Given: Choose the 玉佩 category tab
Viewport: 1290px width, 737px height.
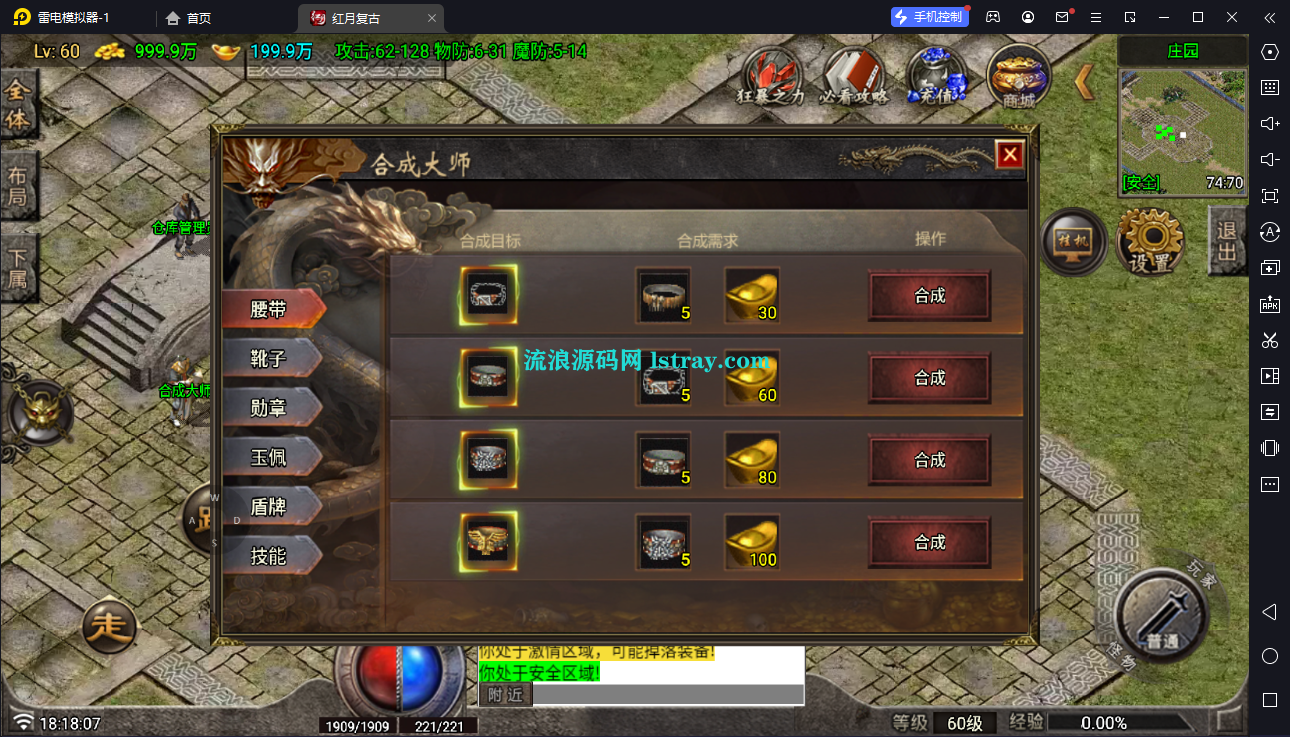Looking at the screenshot, I should 270,457.
